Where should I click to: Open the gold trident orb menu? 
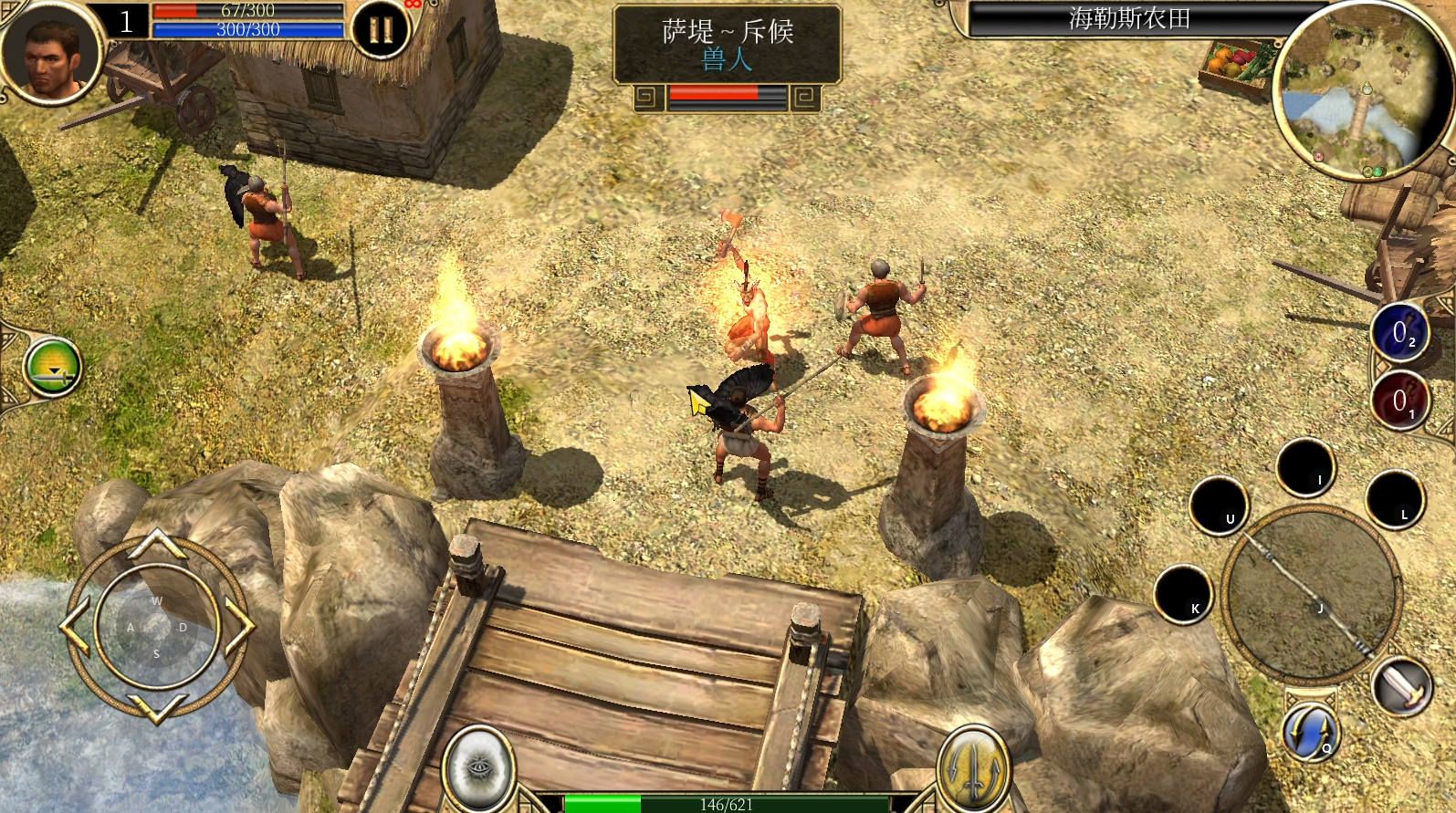tap(974, 765)
